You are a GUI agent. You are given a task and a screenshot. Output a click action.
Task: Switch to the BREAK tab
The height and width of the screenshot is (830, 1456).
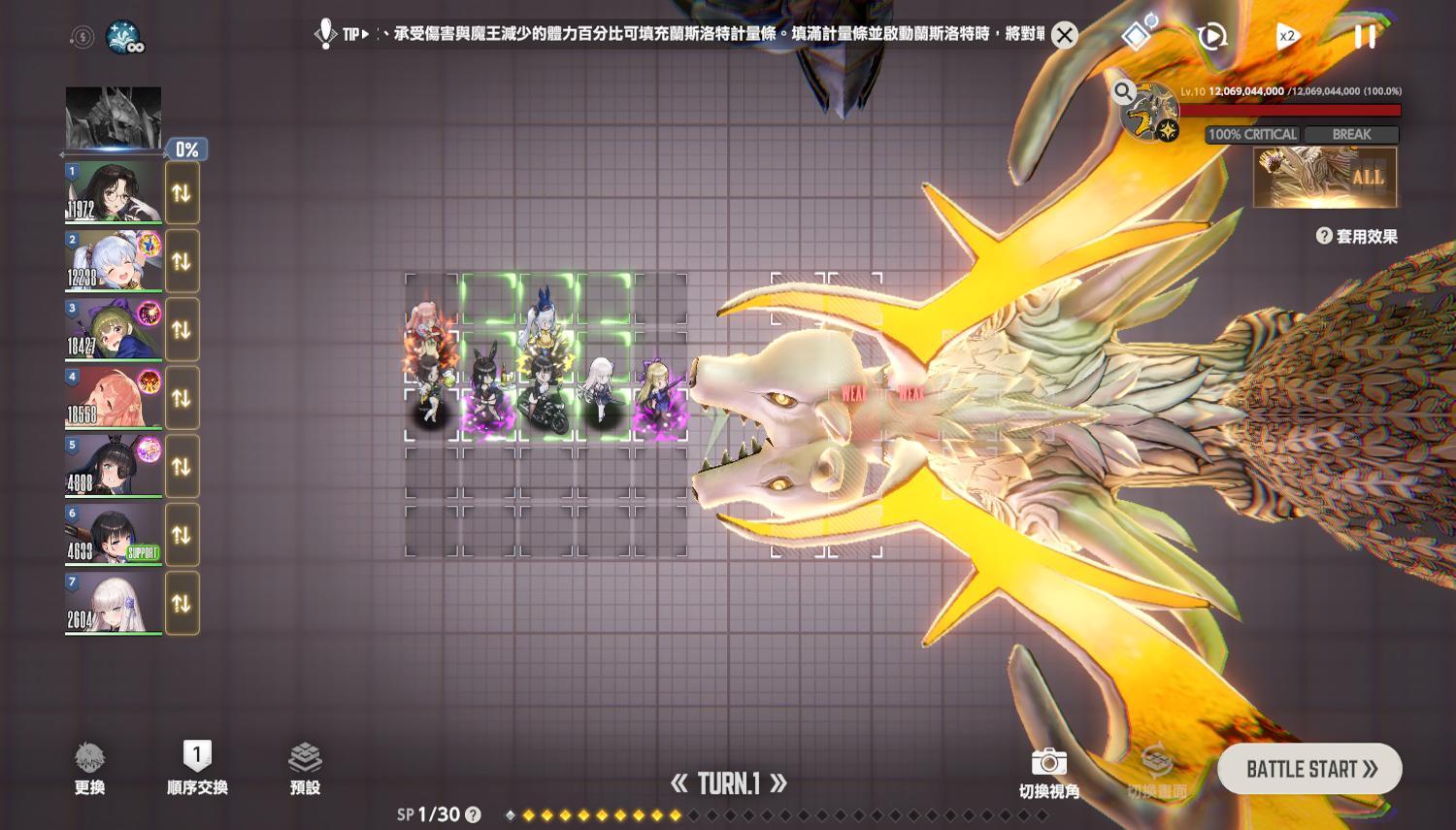click(x=1353, y=135)
